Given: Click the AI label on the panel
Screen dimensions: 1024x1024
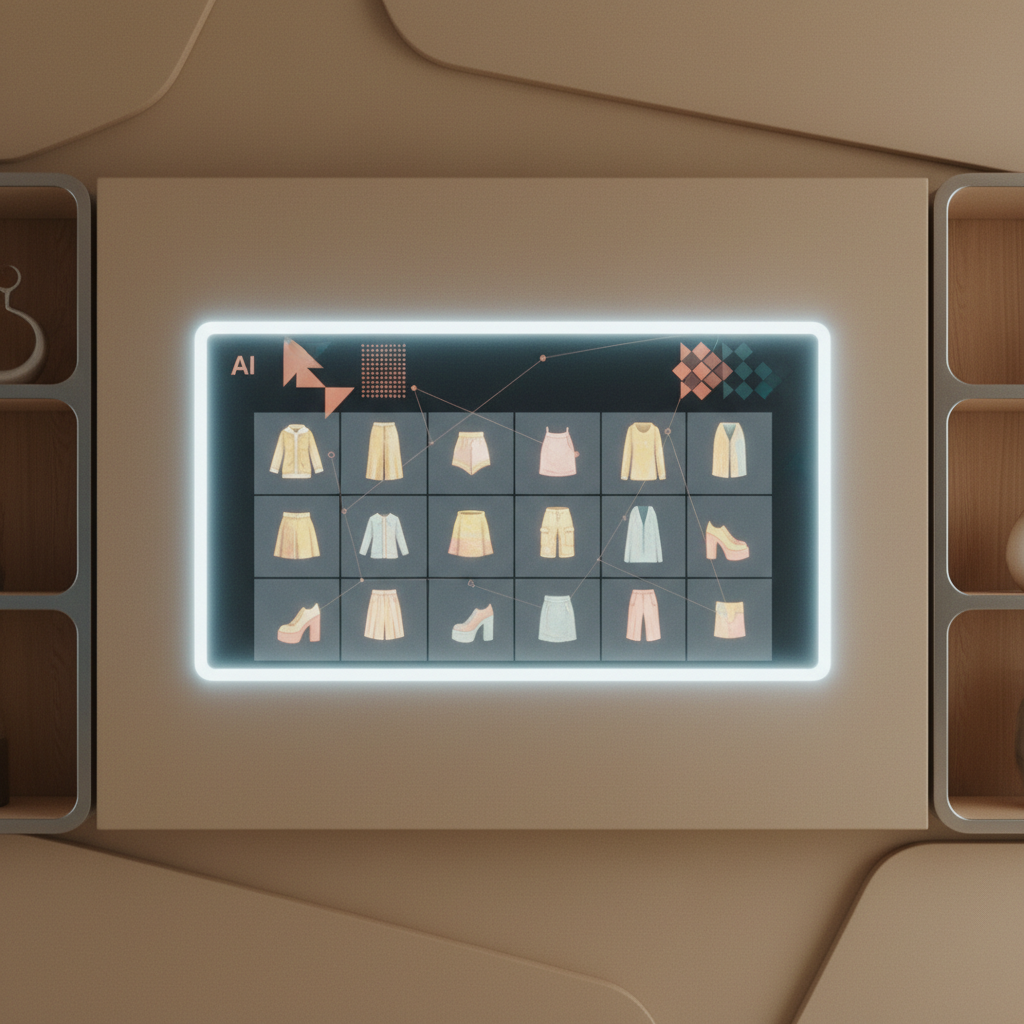Looking at the screenshot, I should click(243, 366).
